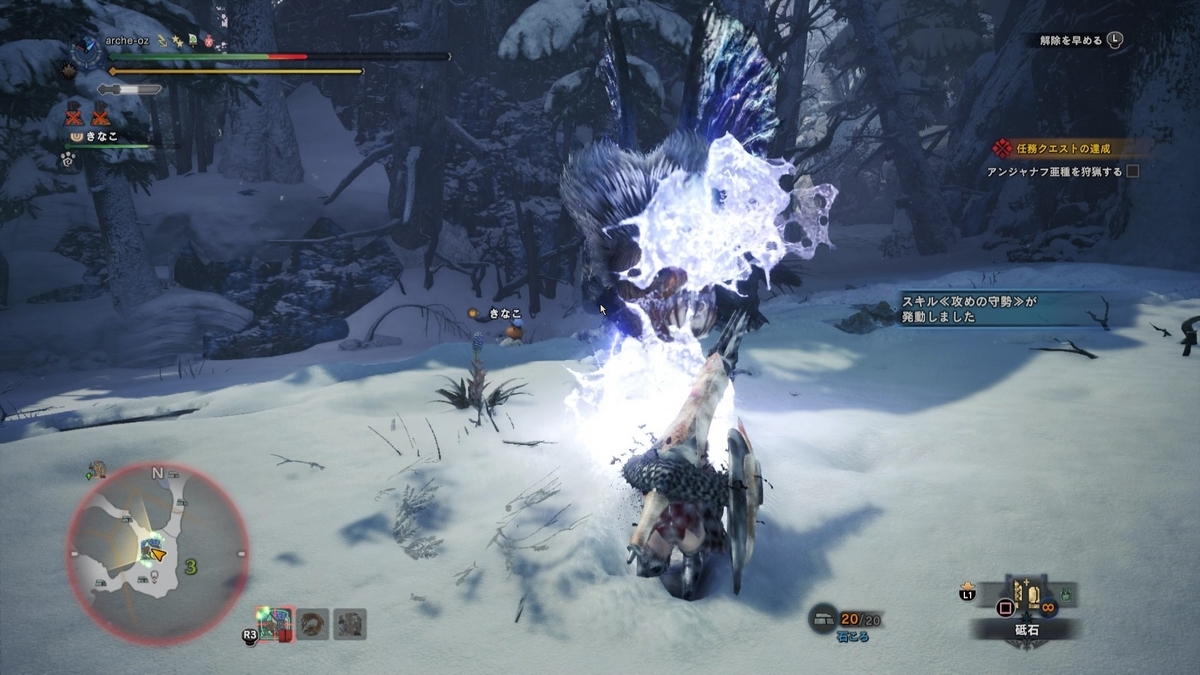The image size is (1200, 675).
Task: Click the quest clock beside player name
Action: click(88, 52)
